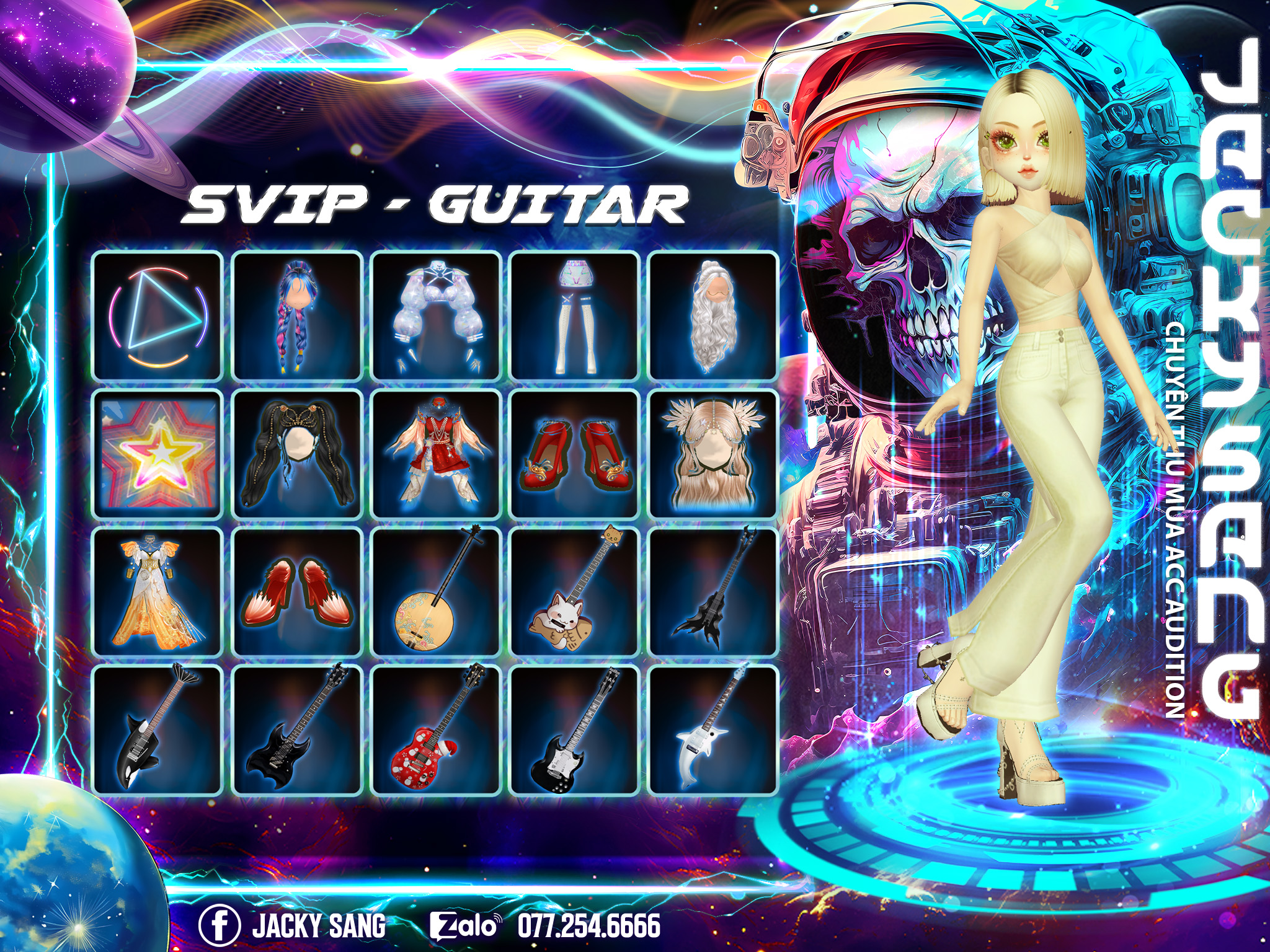
Task: Choose the orca whale guitar slot
Action: [158, 729]
